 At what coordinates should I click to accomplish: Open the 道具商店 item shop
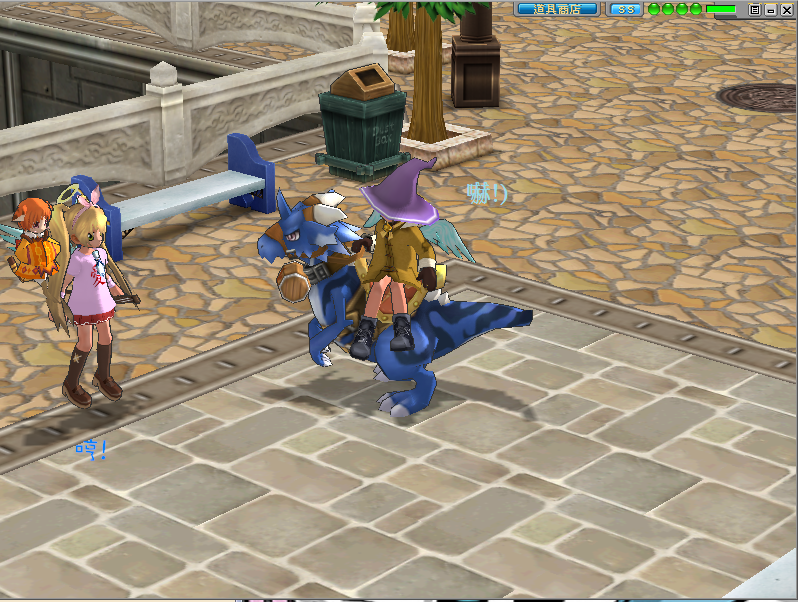(x=557, y=9)
